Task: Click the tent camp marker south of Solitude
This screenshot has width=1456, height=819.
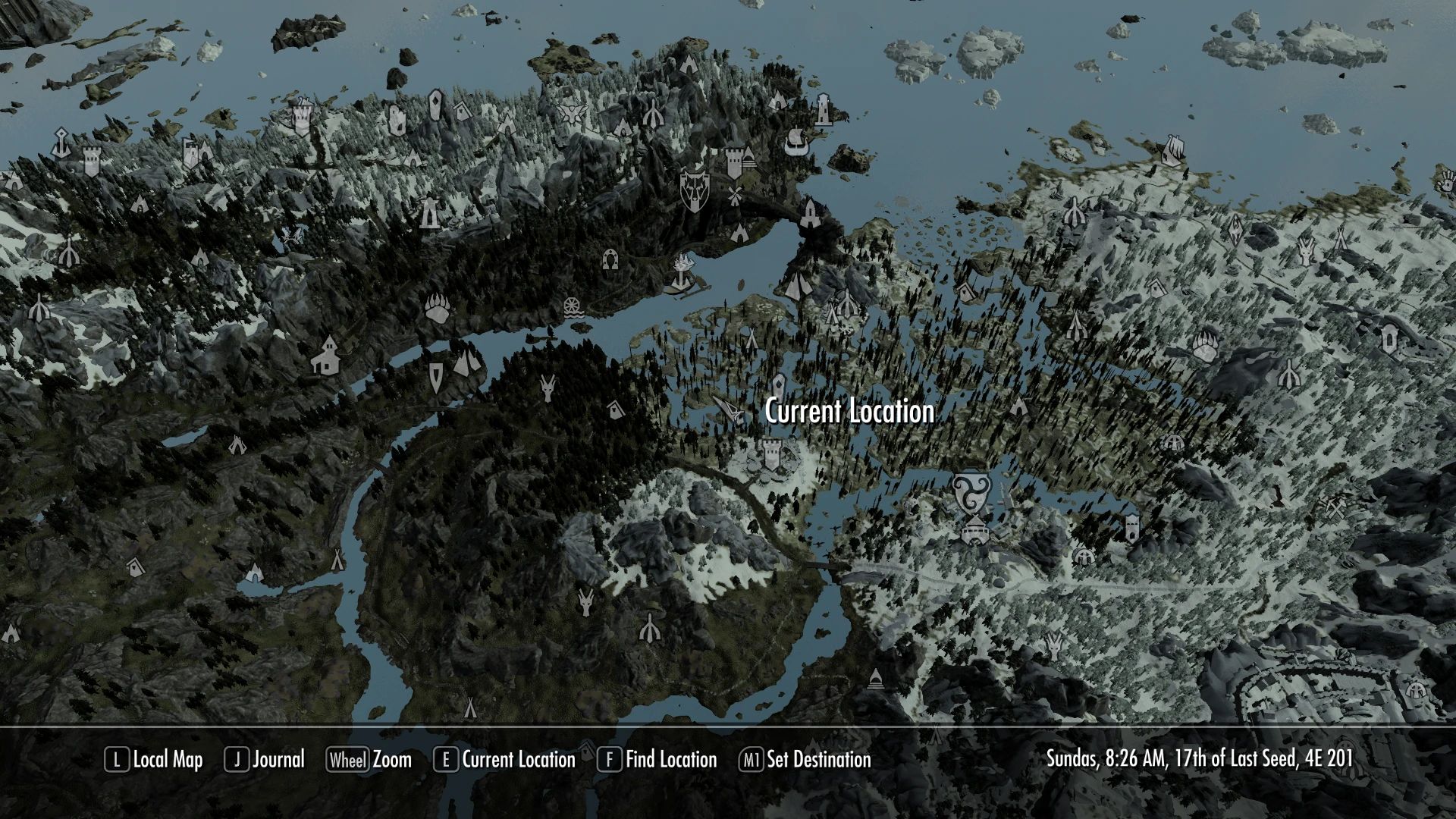Action: pos(740,233)
